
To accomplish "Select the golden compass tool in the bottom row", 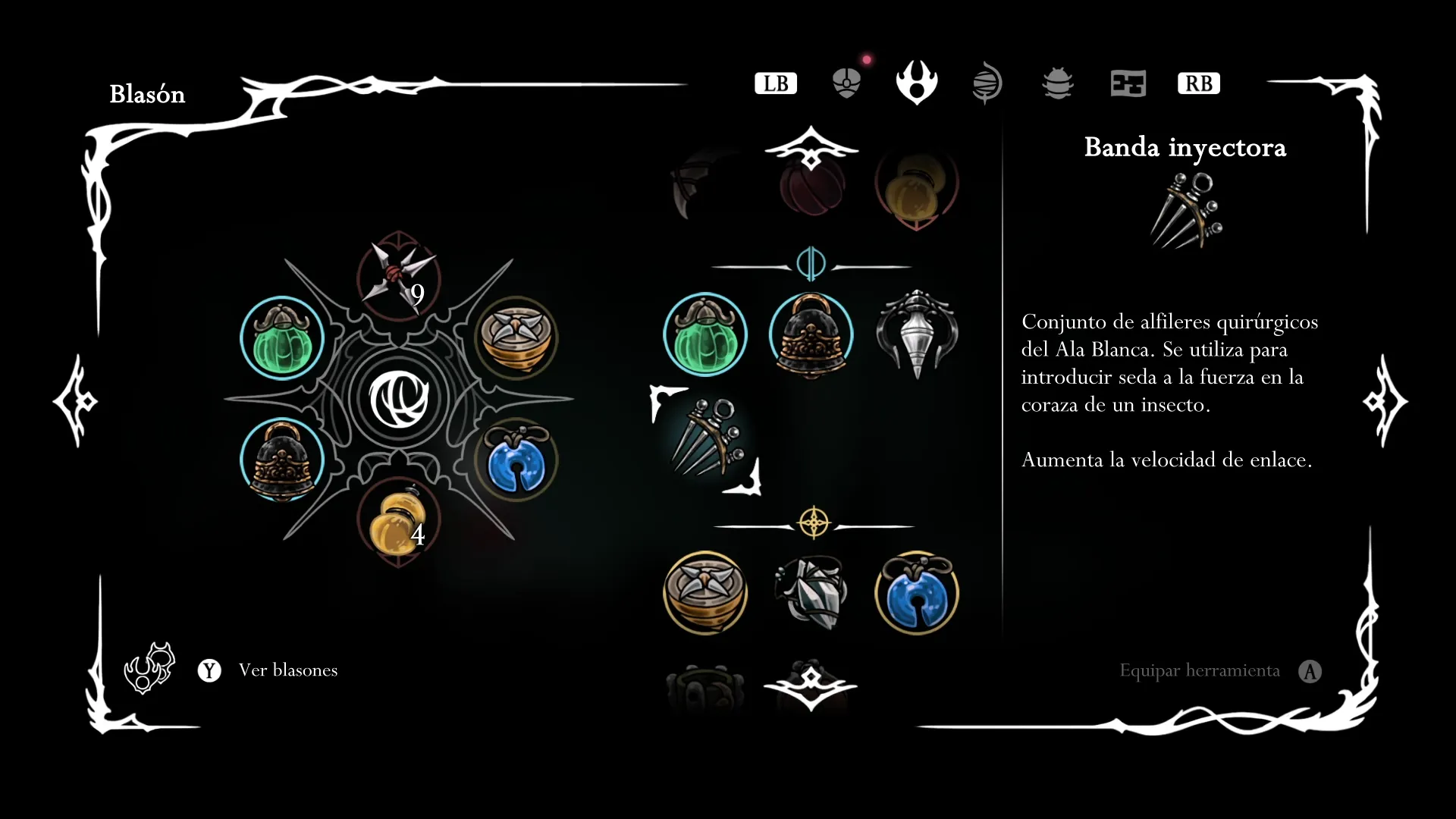I will pos(704,592).
